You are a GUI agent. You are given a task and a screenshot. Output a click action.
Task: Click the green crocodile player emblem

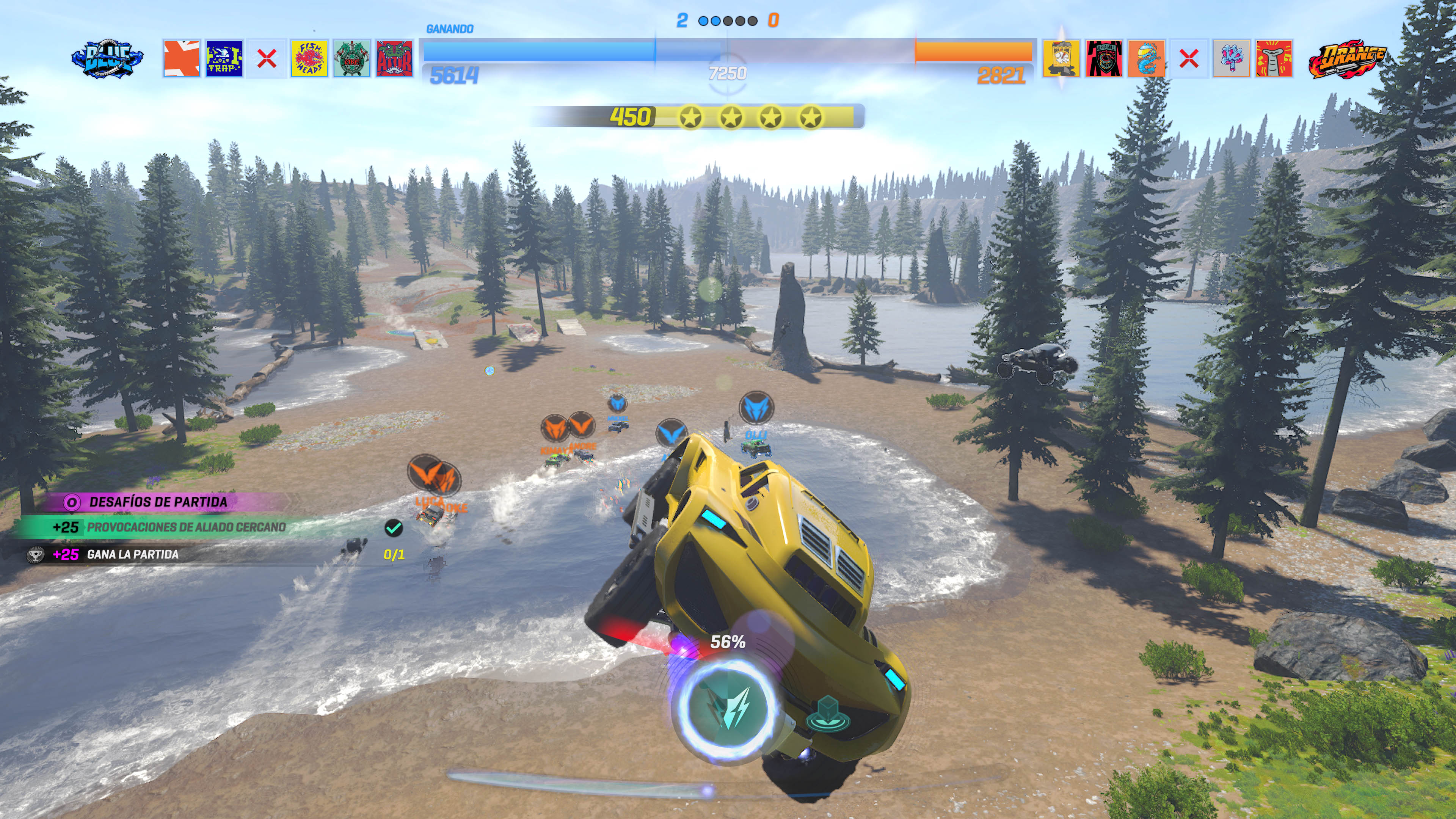click(394, 58)
